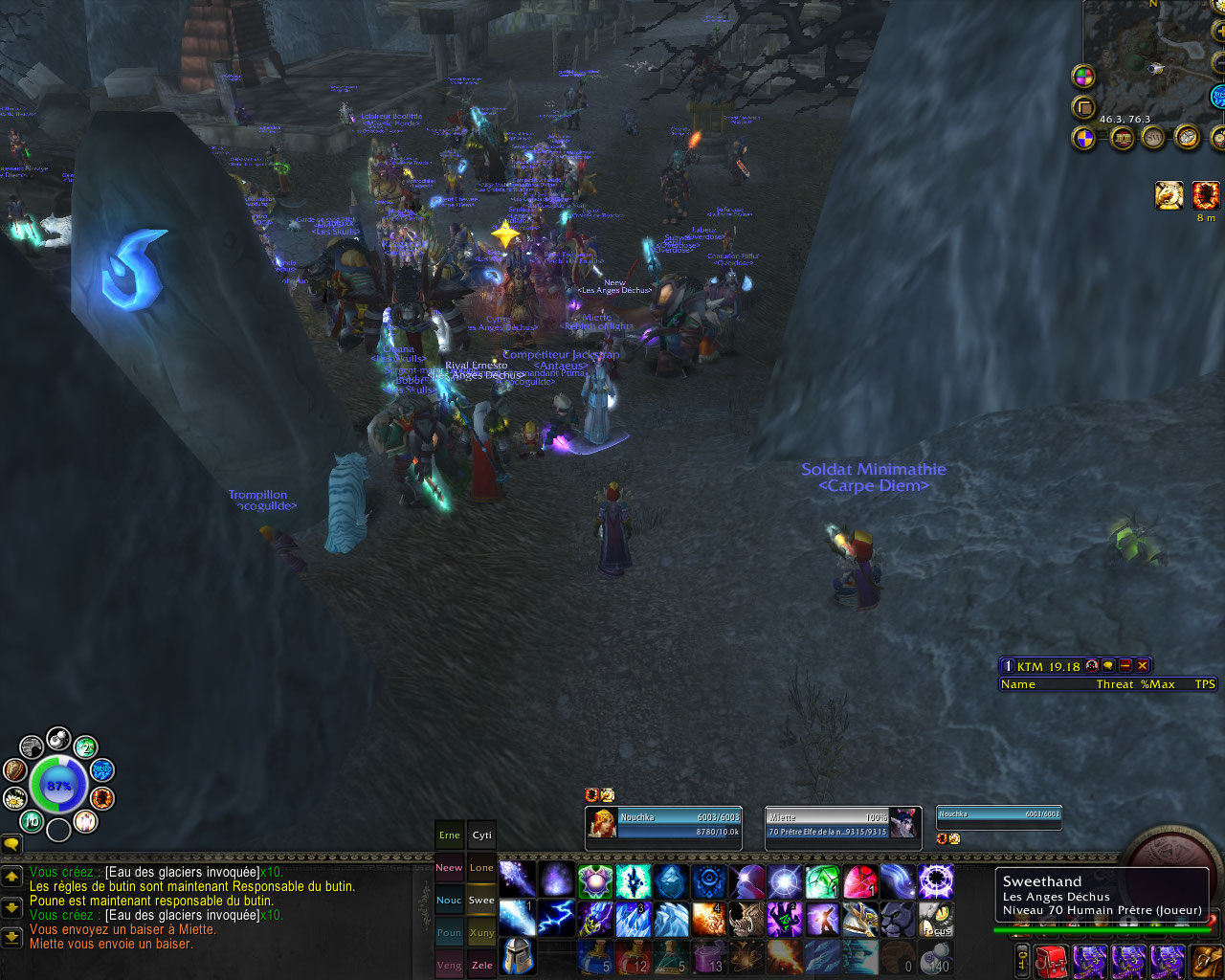Use the red mana gem icon
Image resolution: width=1225 pixels, height=980 pixels.
coord(860,880)
